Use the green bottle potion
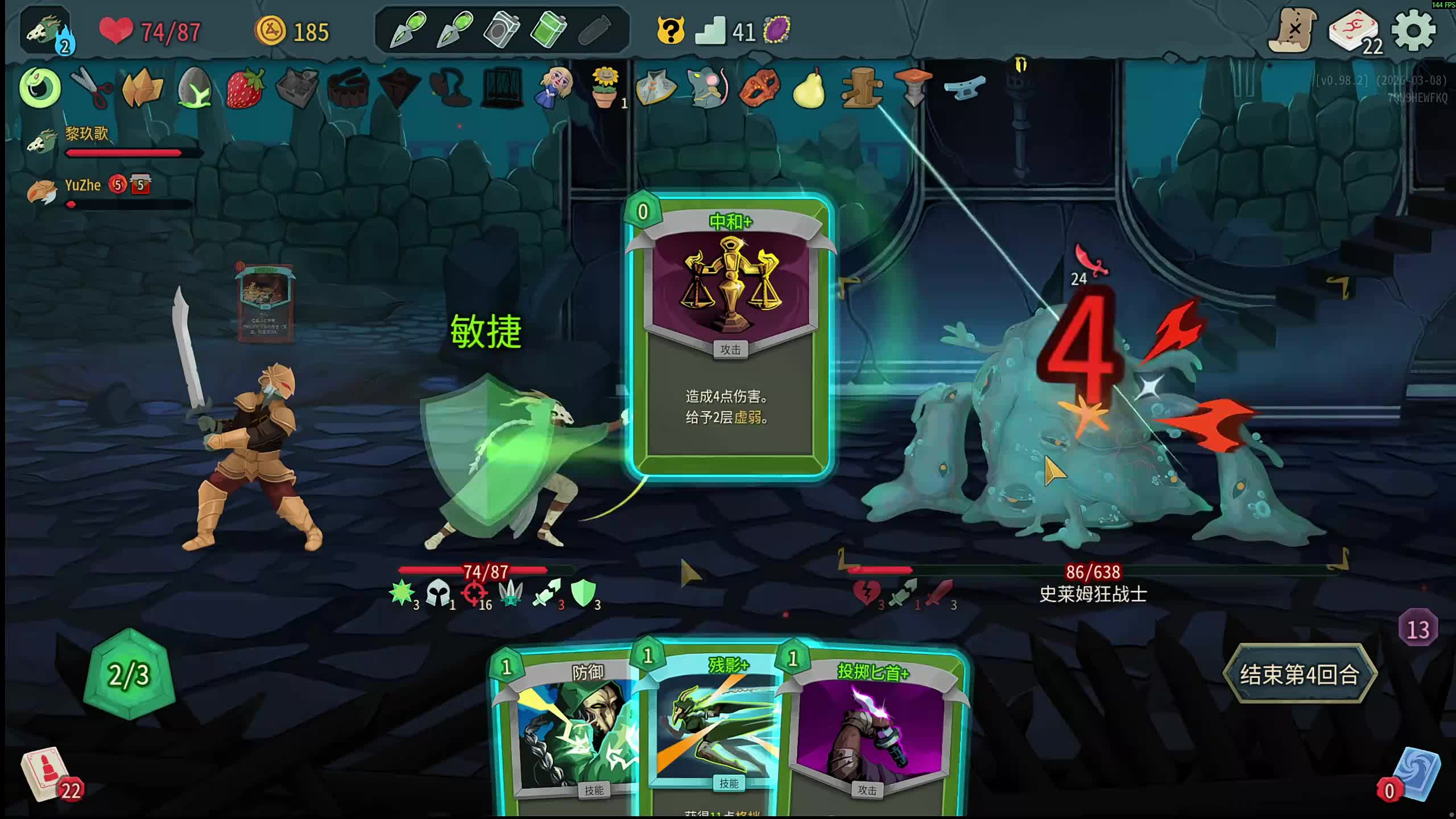 [x=548, y=30]
